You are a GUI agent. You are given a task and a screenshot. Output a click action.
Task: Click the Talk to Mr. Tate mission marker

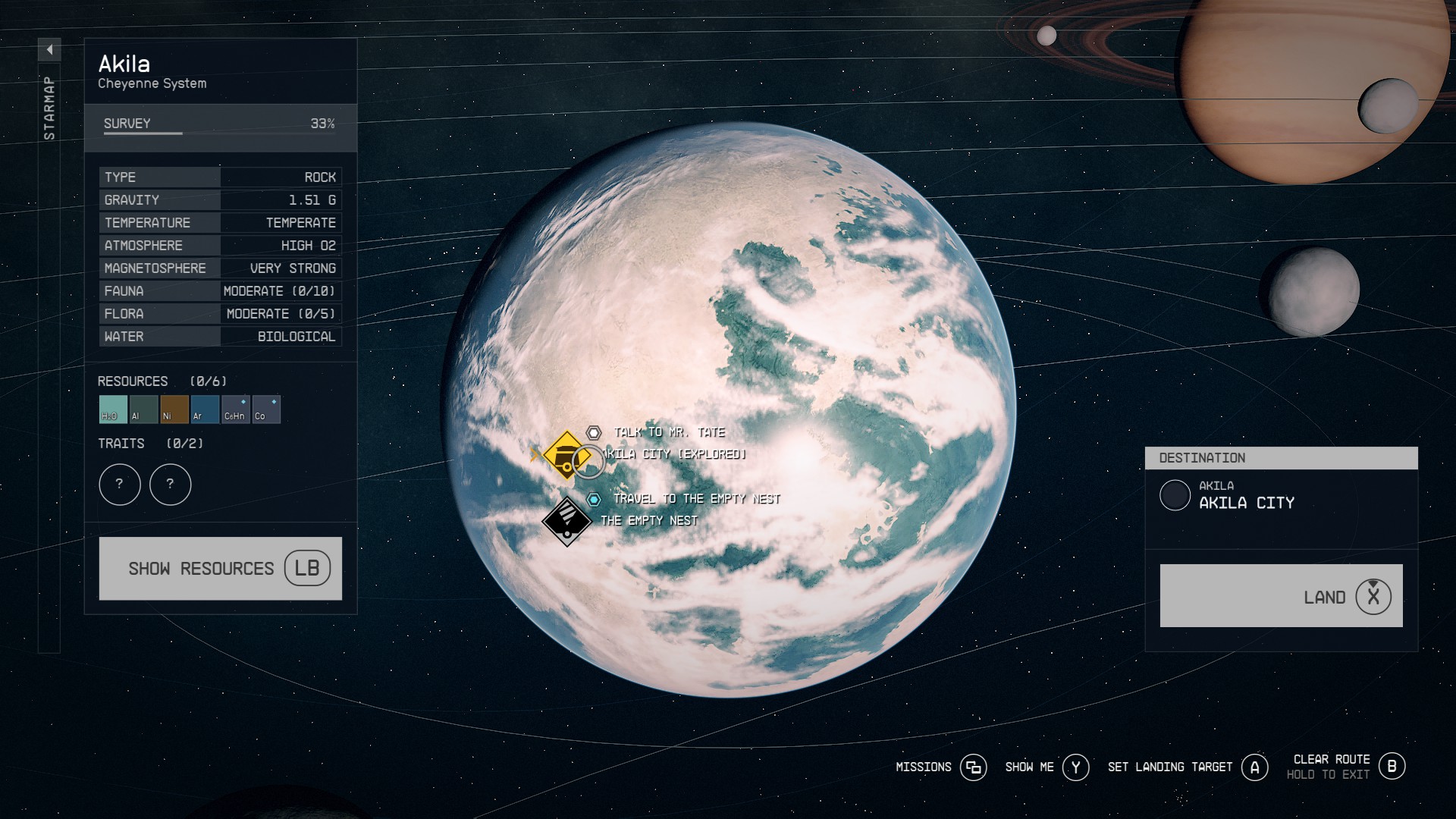point(595,433)
